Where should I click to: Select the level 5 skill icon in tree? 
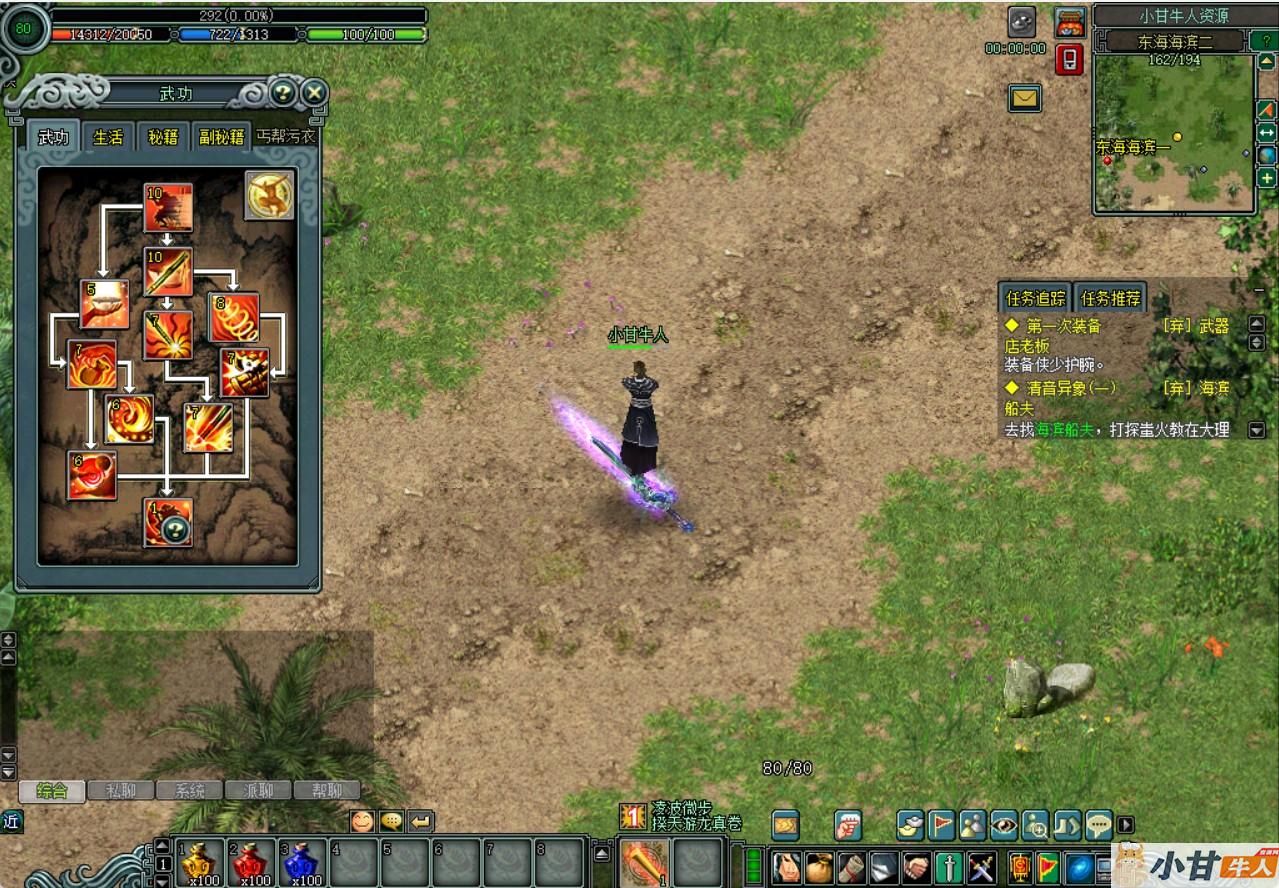tap(105, 304)
